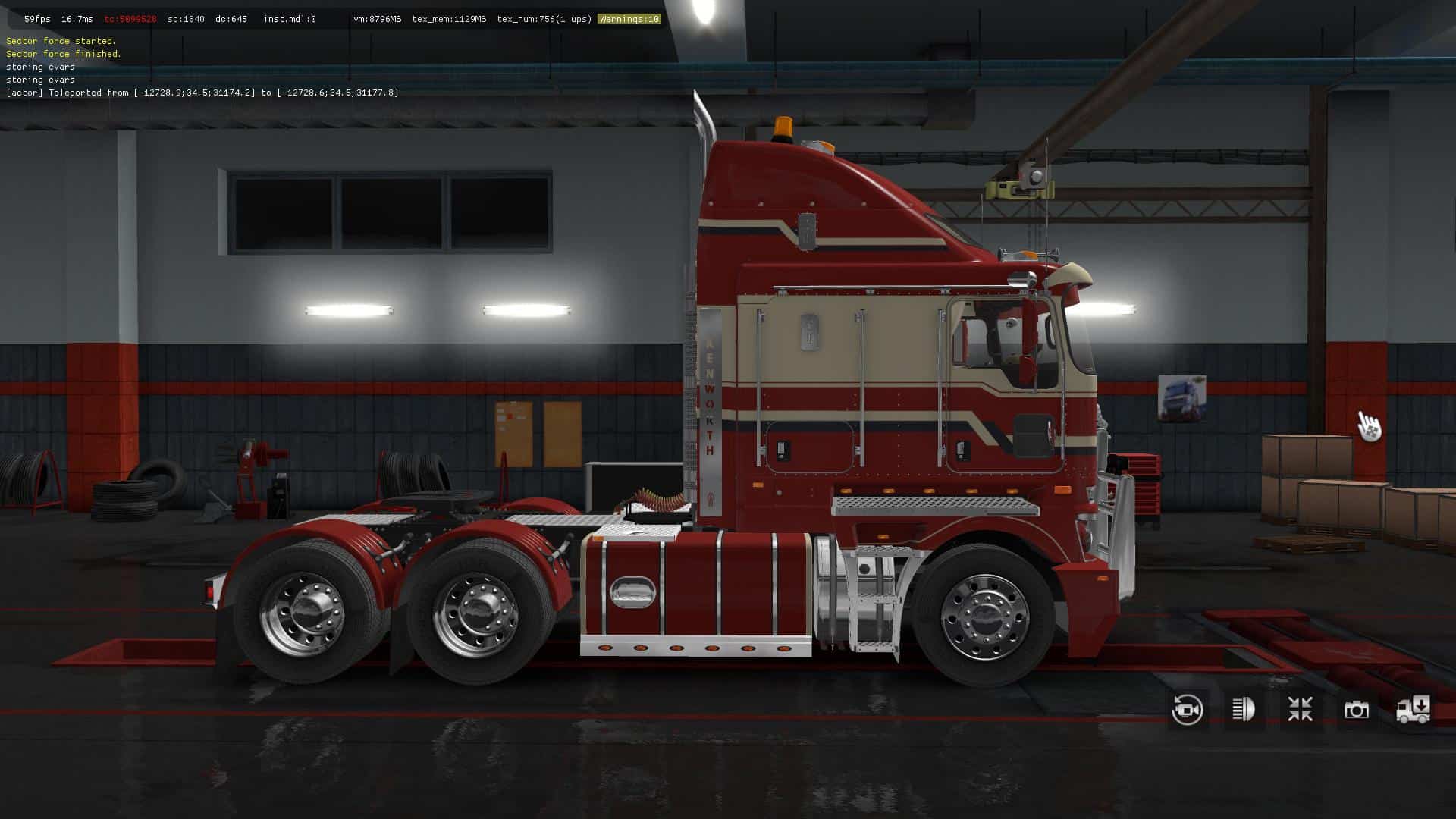Toggle the truck headlights icon
Image resolution: width=1456 pixels, height=819 pixels.
click(x=1244, y=710)
